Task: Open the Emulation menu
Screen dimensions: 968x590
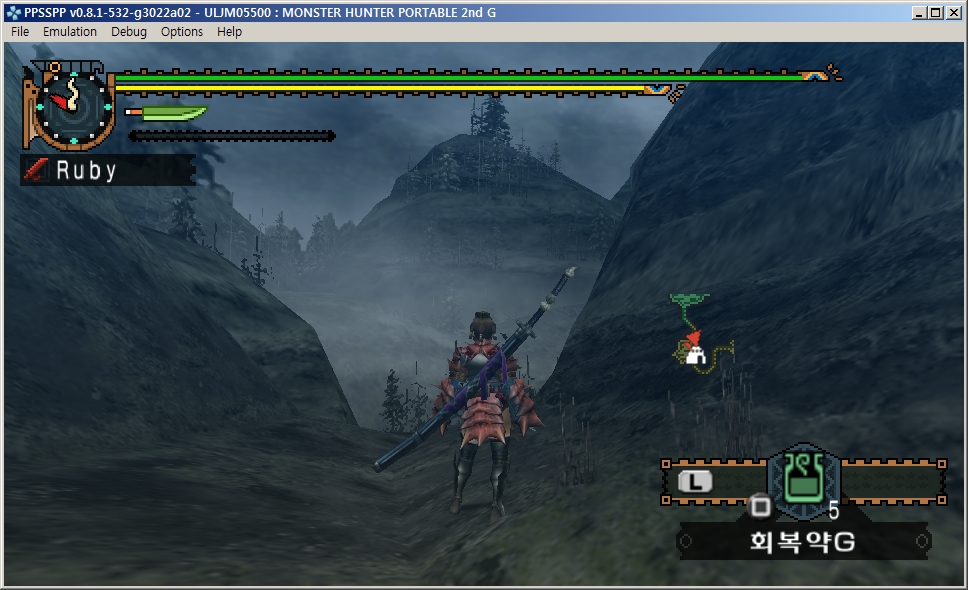Action: pyautogui.click(x=70, y=32)
